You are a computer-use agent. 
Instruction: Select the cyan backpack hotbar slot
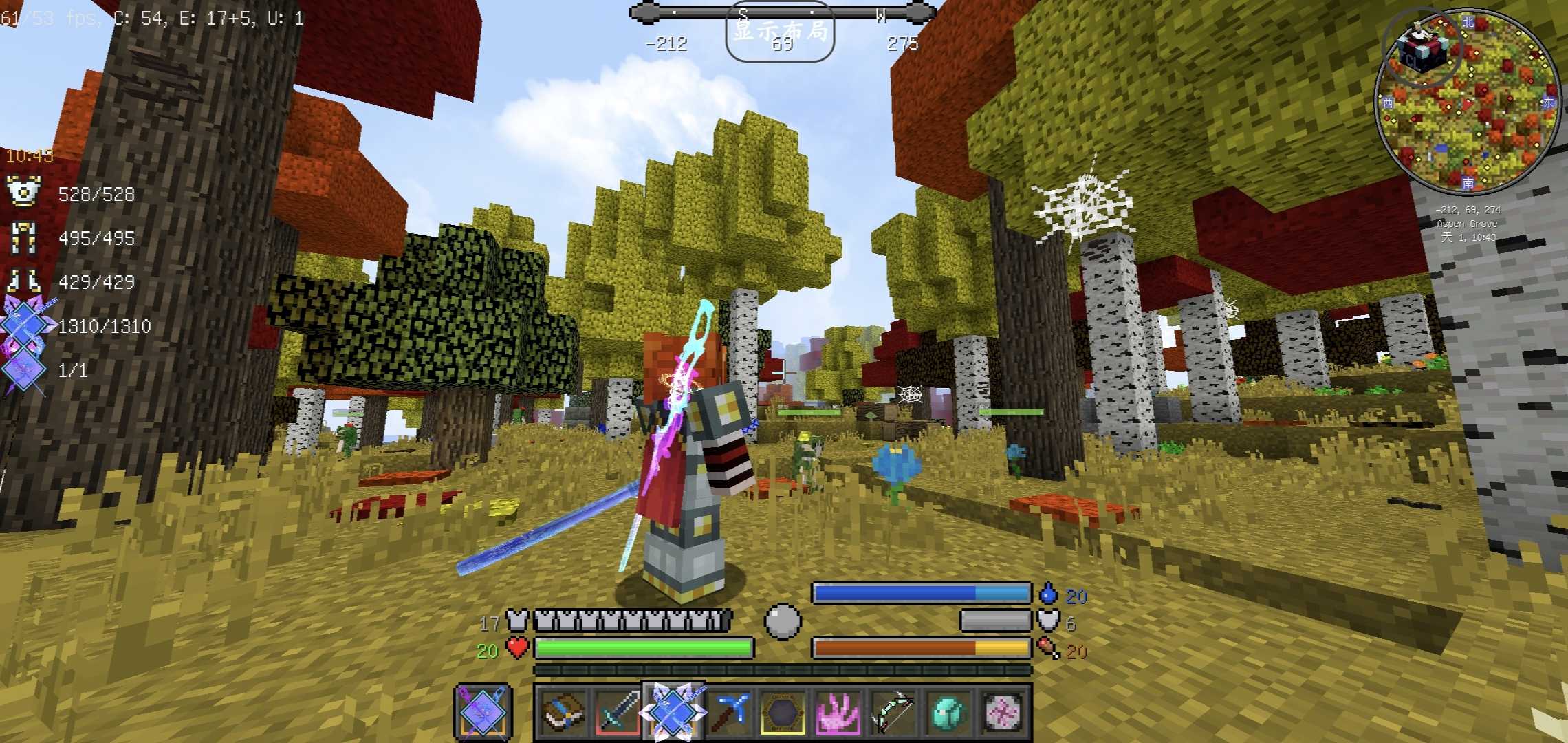point(948,712)
